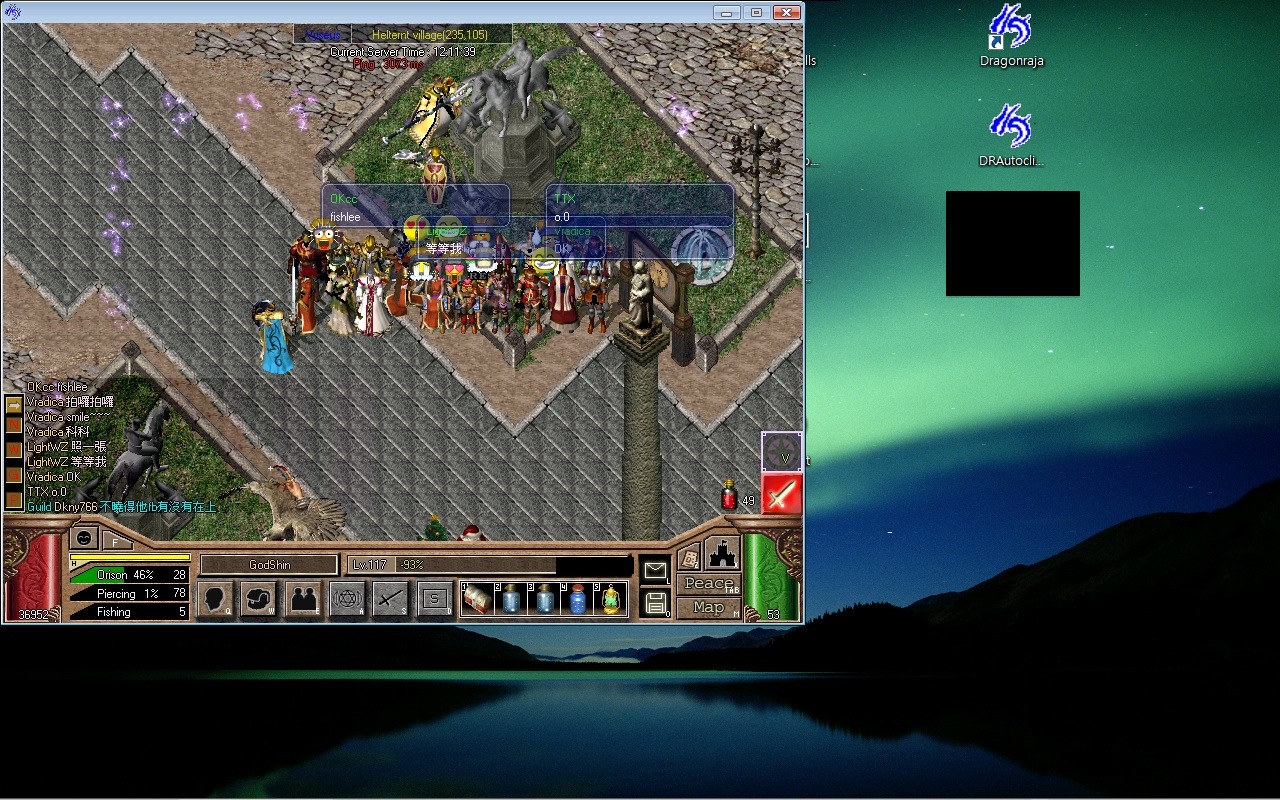The image size is (1280, 800).
Task: Open the Map button
Action: [708, 607]
